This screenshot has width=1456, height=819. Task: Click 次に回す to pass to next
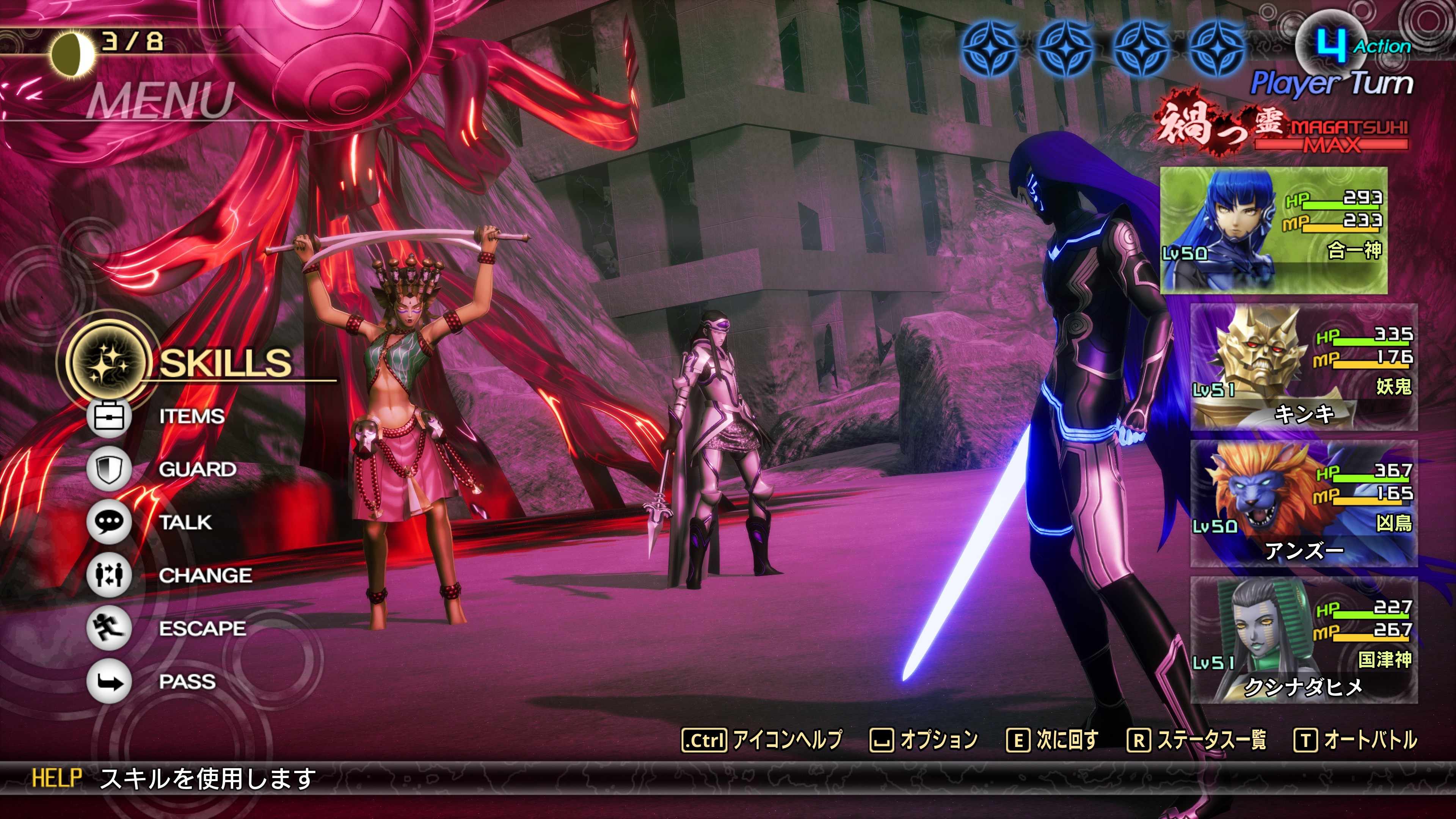(1053, 740)
